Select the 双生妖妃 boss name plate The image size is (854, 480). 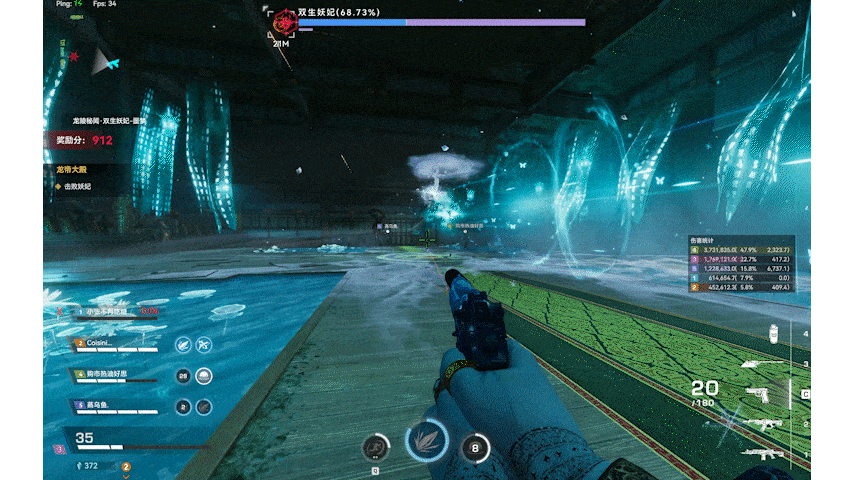pyautogui.click(x=338, y=13)
